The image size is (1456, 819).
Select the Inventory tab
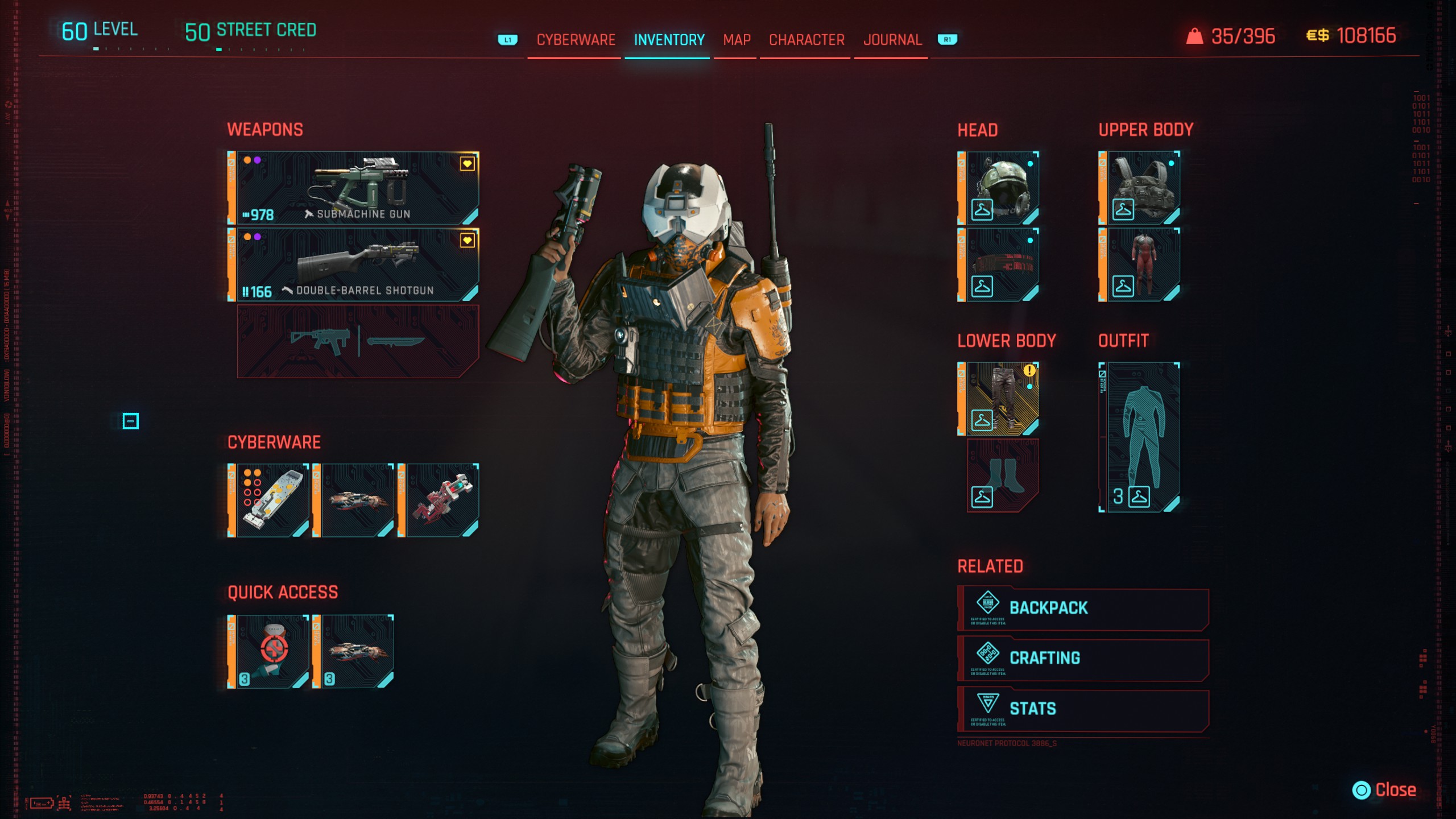(669, 40)
